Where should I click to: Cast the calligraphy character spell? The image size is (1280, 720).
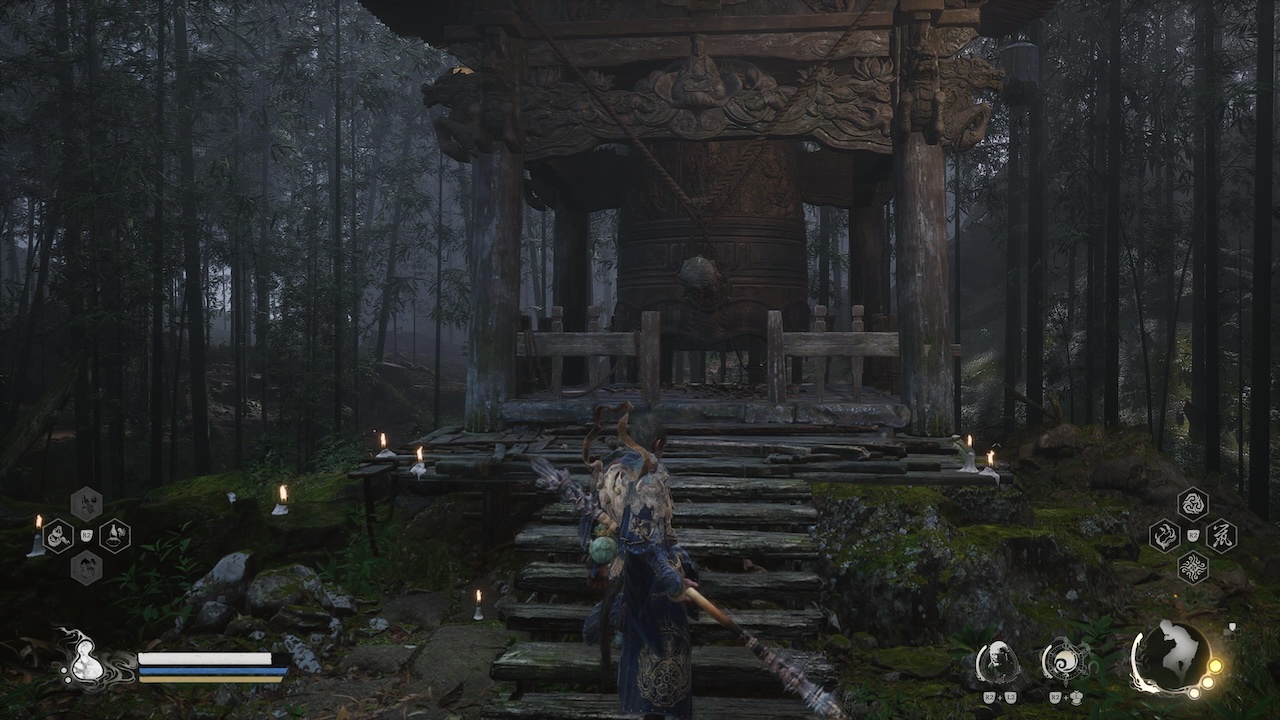[1221, 536]
